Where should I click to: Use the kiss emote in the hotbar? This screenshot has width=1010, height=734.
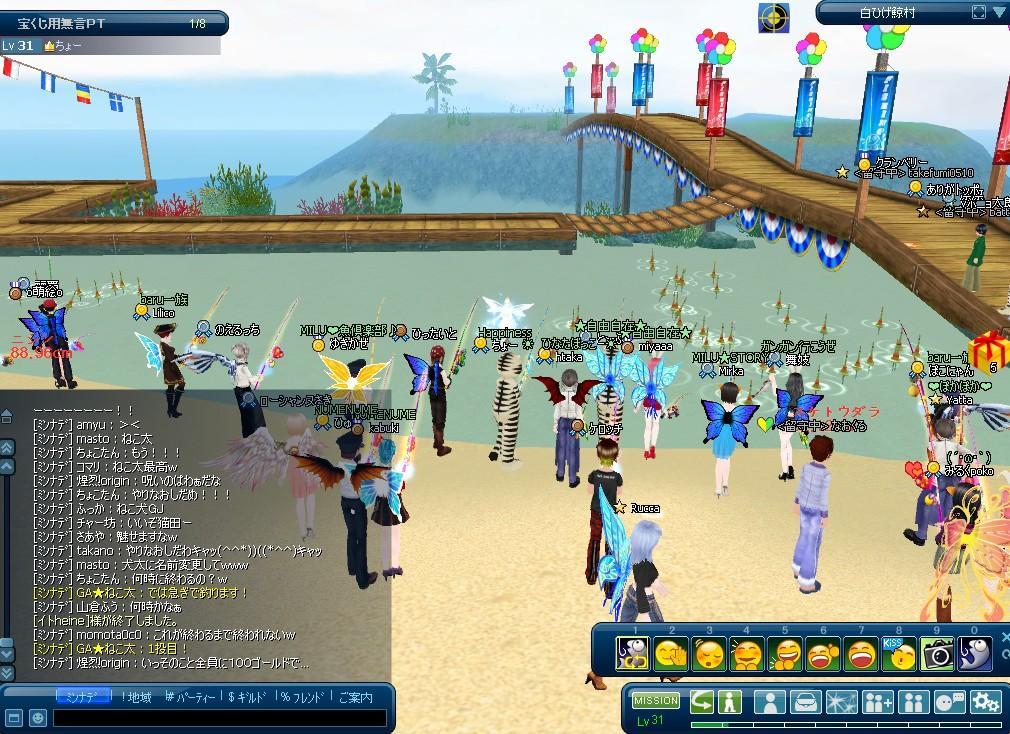click(899, 654)
